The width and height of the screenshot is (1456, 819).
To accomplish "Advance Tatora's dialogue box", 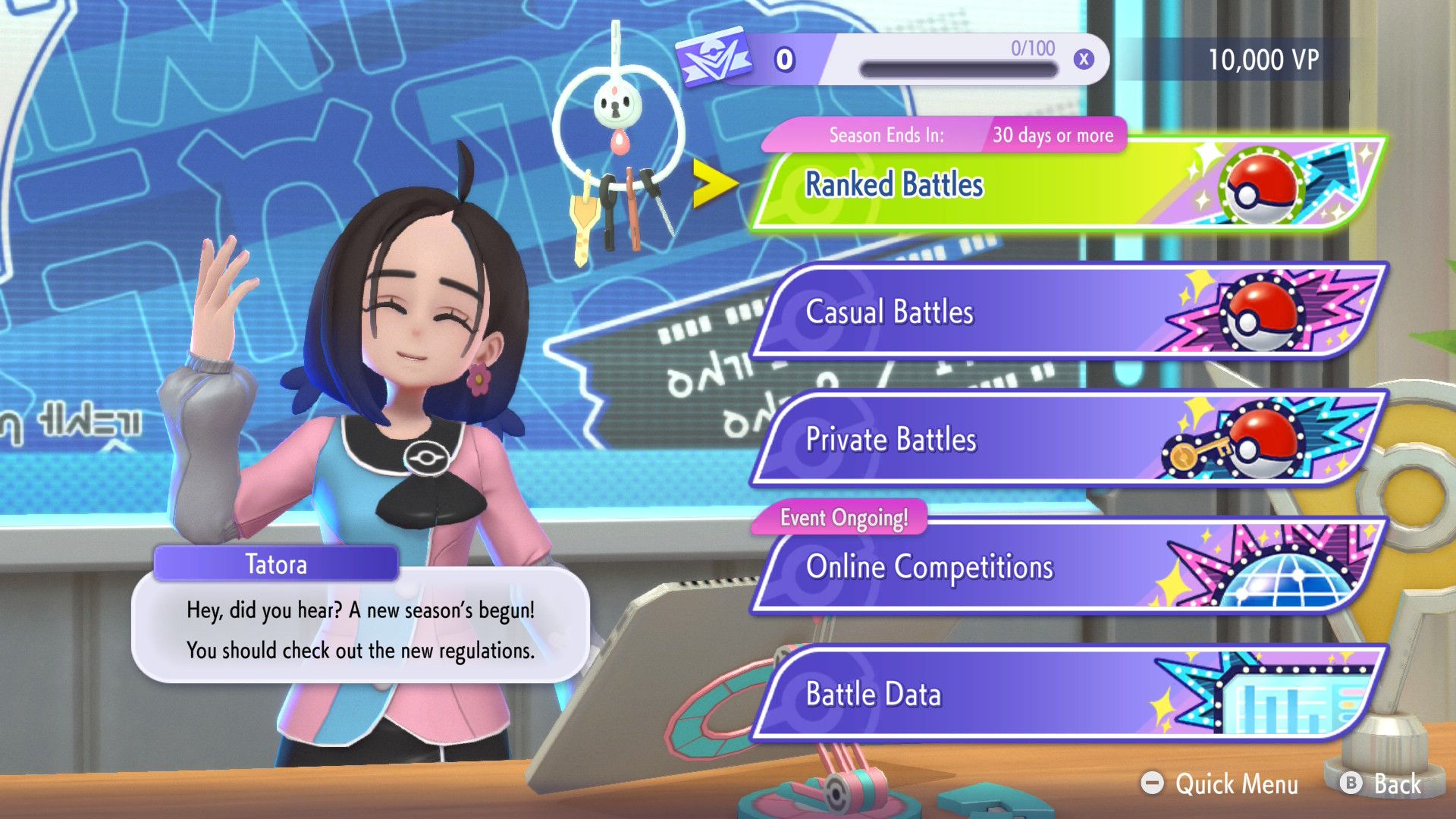I will [360, 630].
